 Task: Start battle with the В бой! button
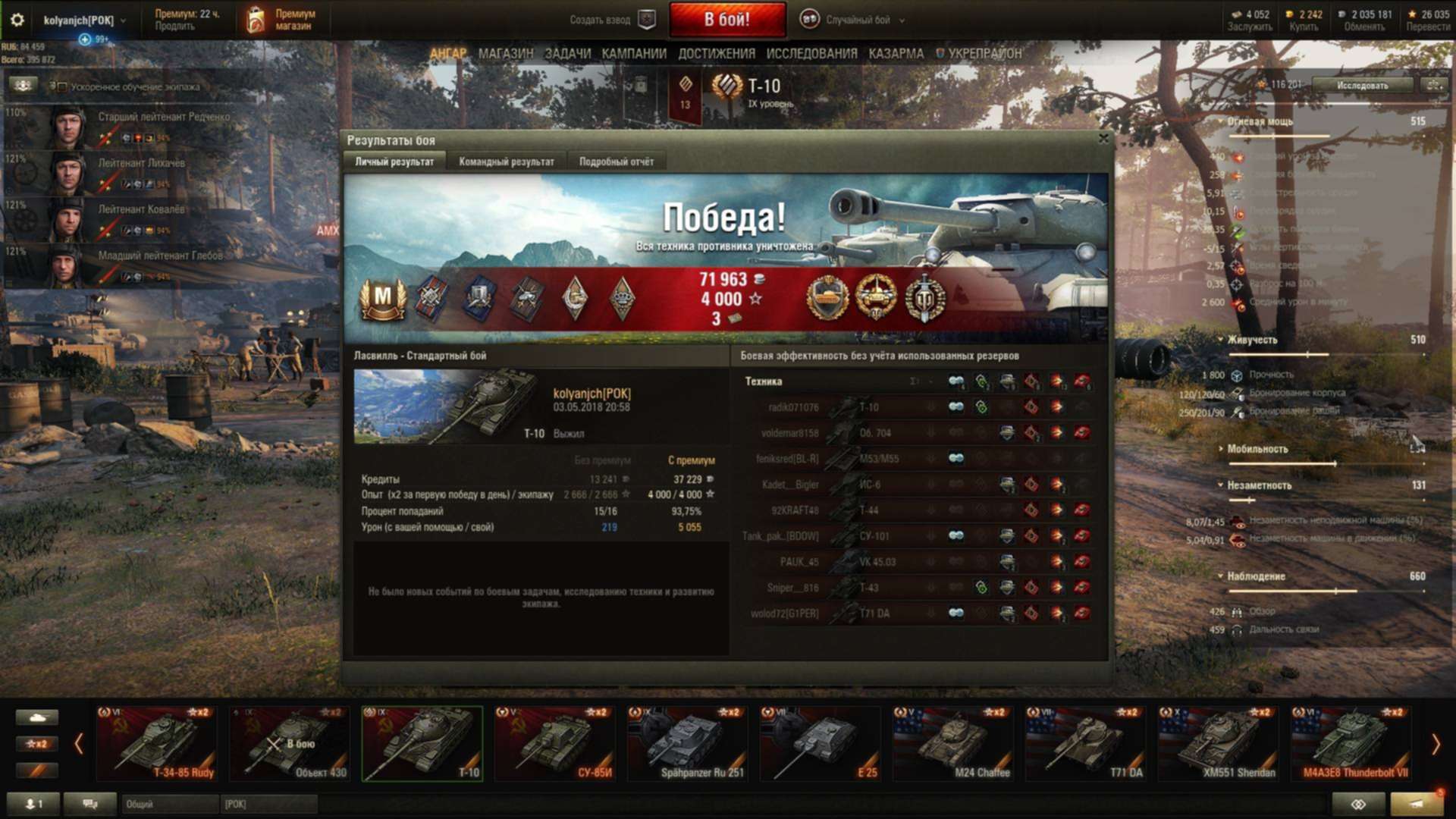pos(726,20)
